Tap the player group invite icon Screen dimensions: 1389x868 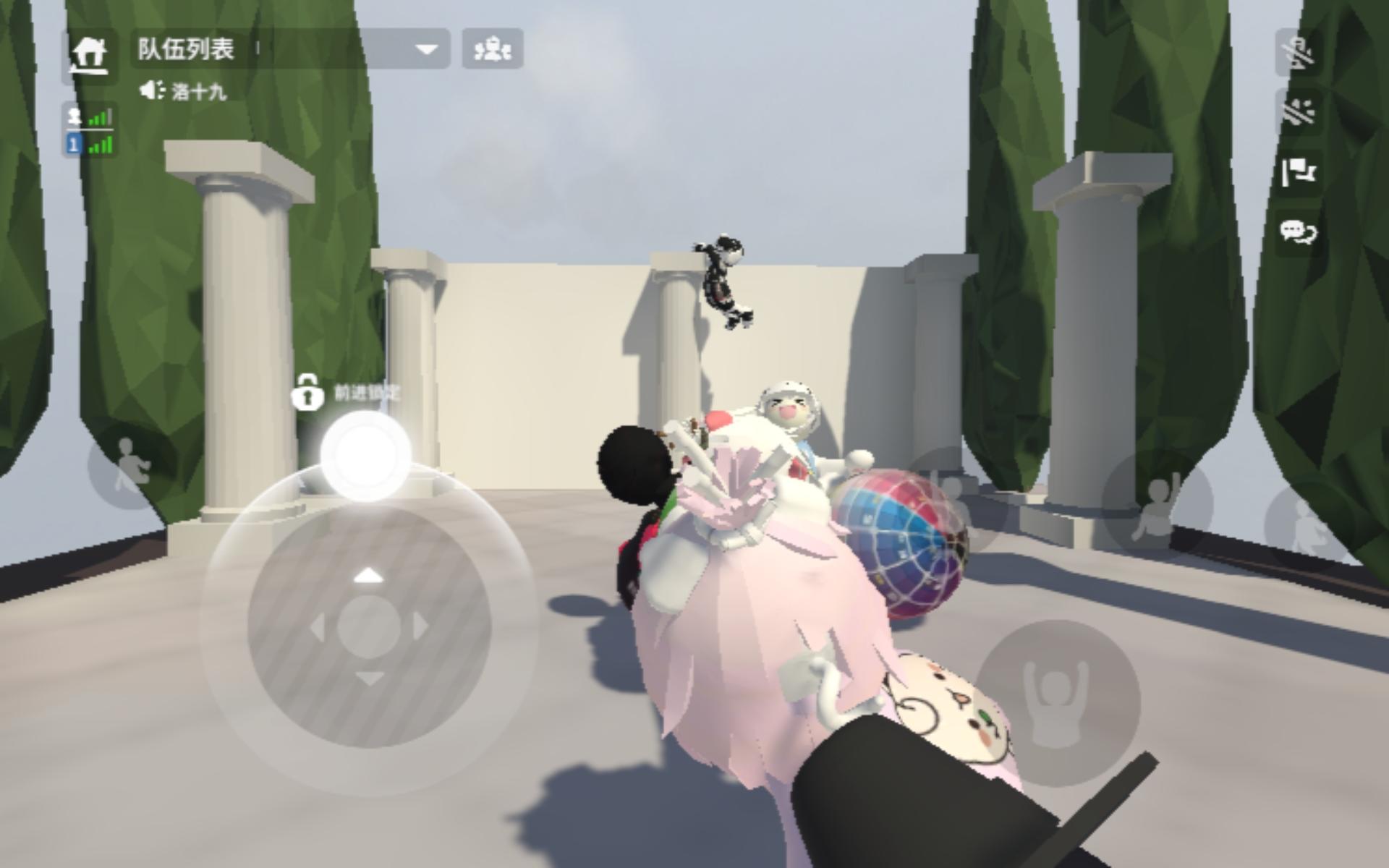pos(492,48)
